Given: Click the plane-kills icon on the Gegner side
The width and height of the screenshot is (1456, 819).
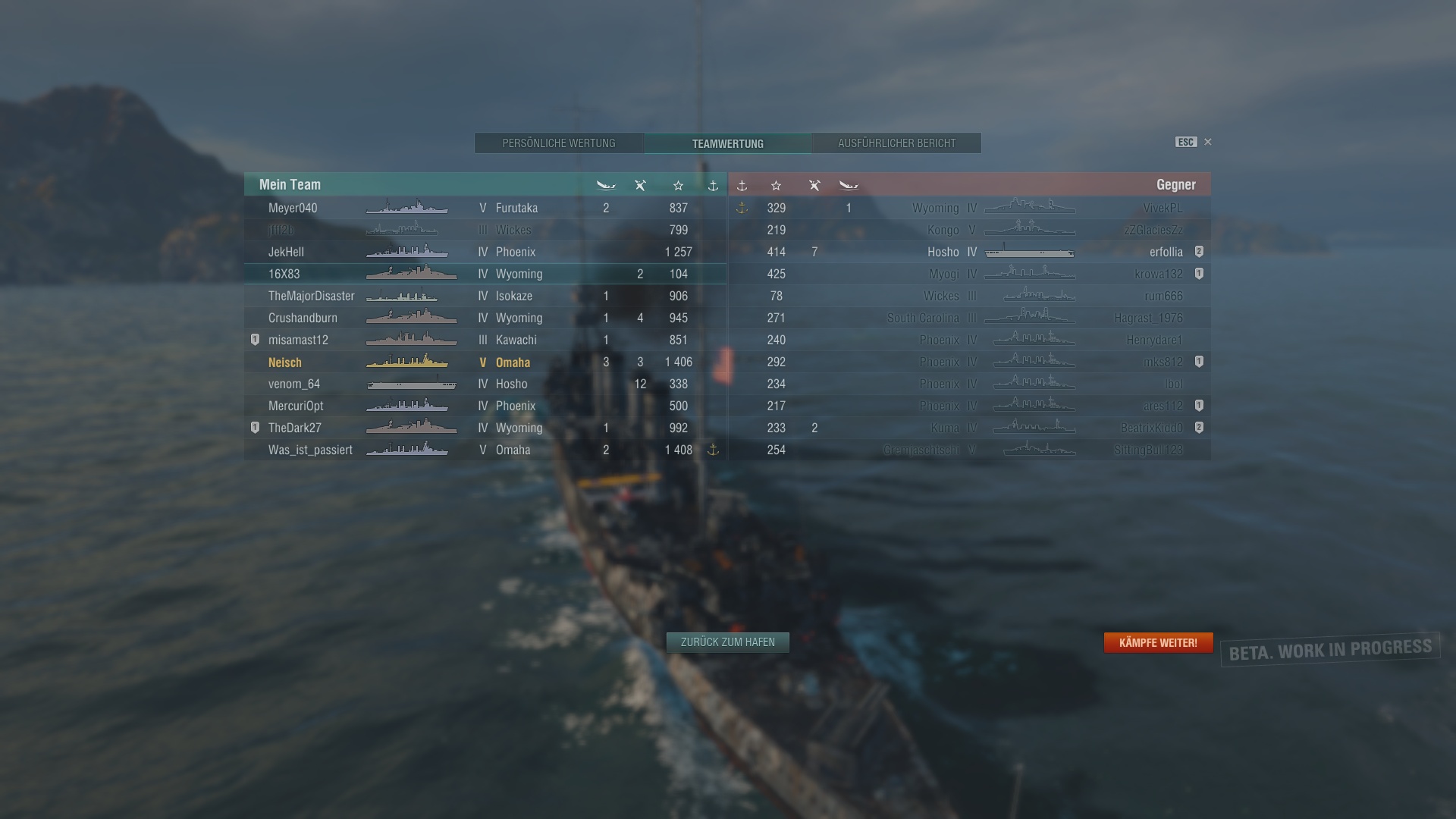Looking at the screenshot, I should click(814, 185).
